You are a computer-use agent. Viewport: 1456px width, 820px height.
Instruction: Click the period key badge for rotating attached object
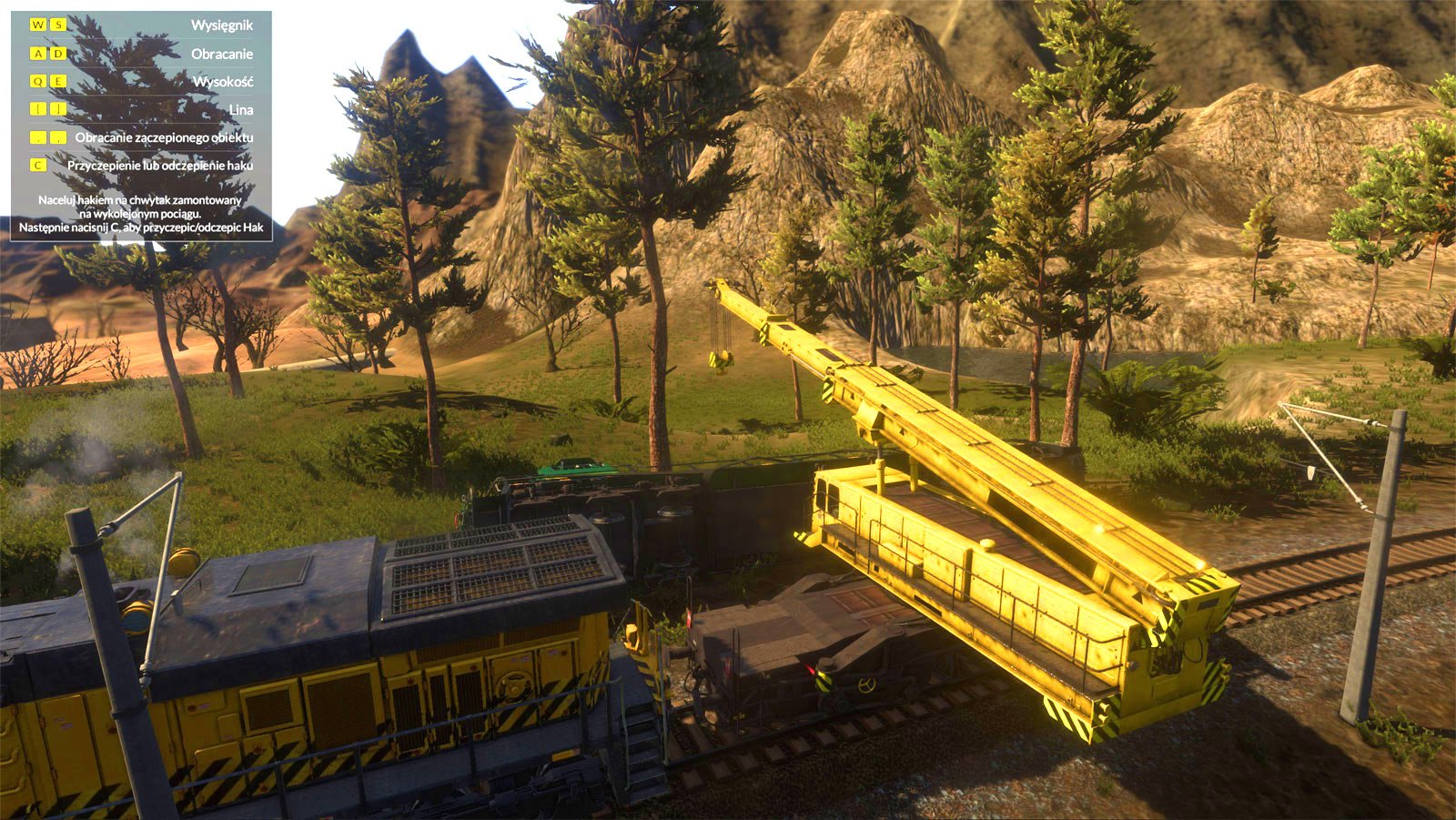tap(58, 137)
